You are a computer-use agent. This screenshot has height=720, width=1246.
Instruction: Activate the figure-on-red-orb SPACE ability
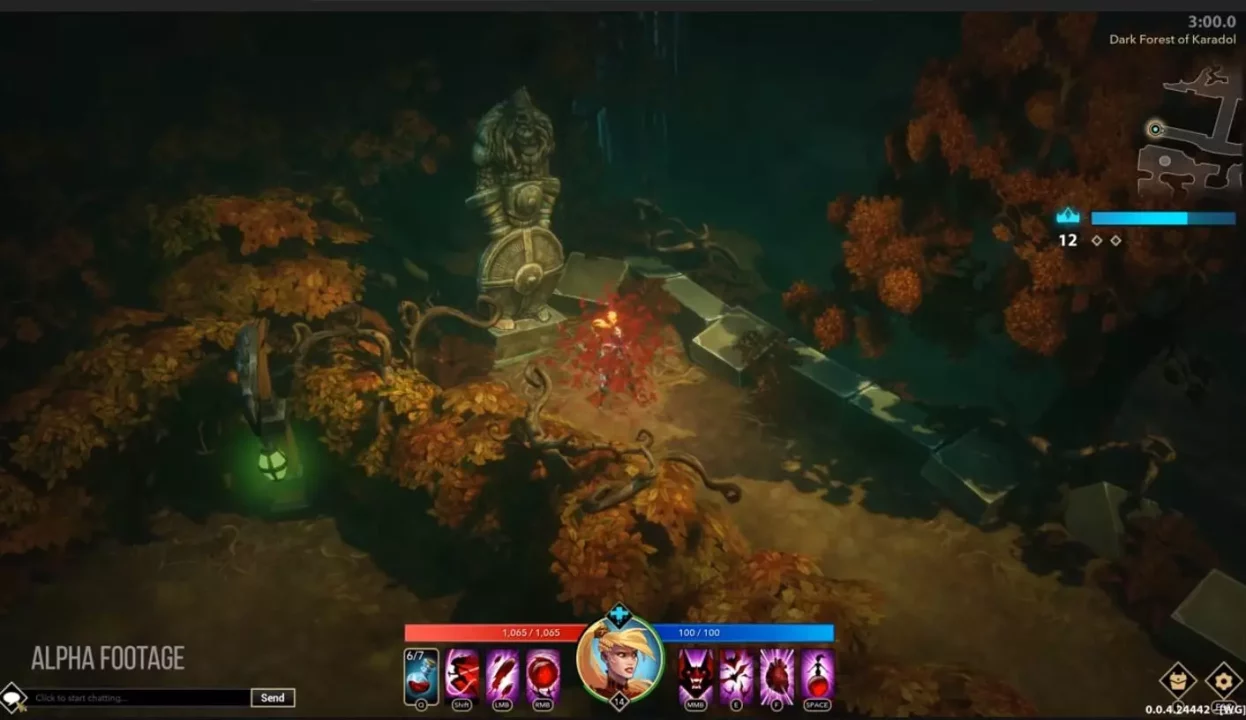[x=817, y=675]
